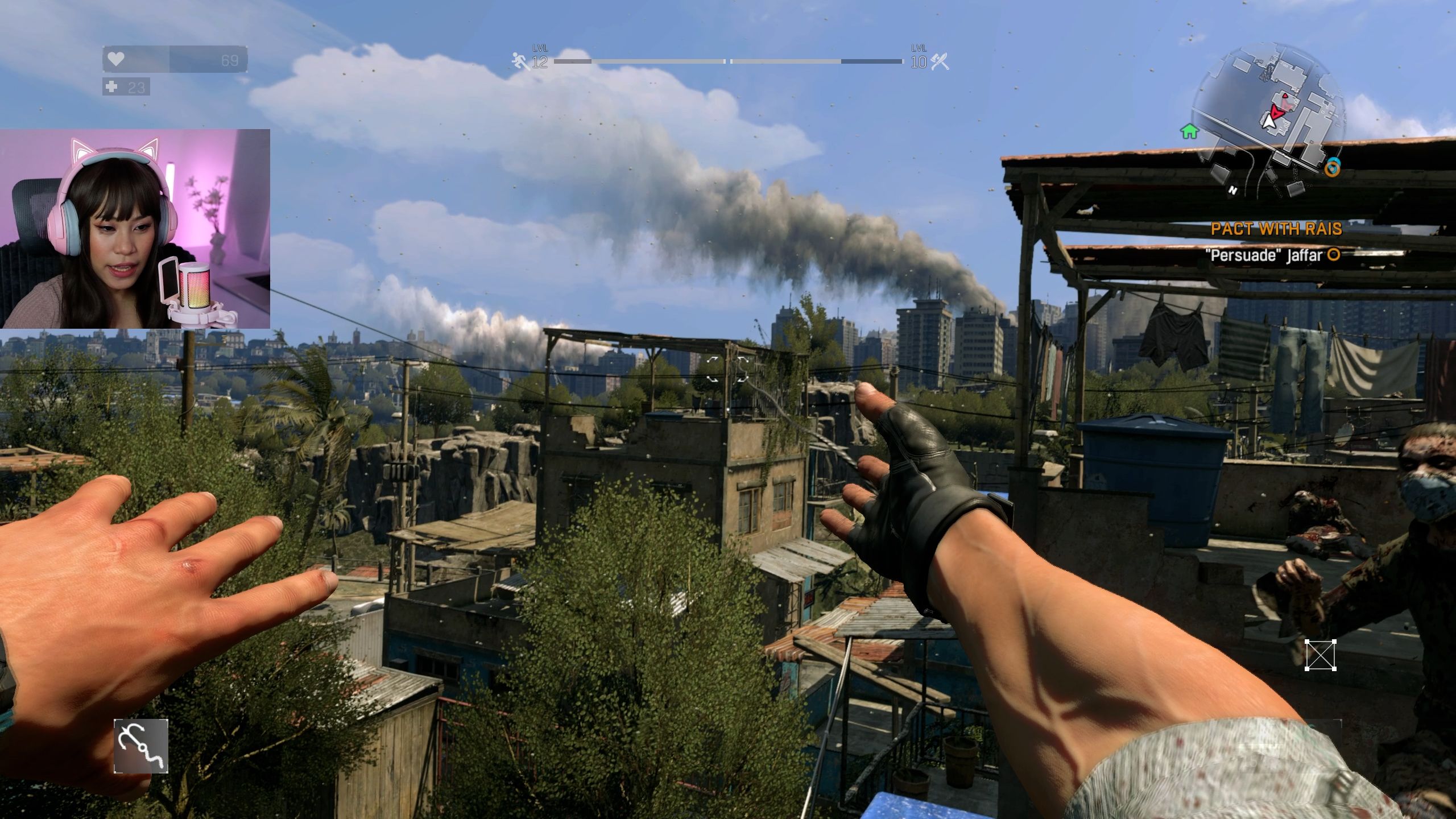Select the medkit count icon
The image size is (1456, 819).
coord(111,87)
